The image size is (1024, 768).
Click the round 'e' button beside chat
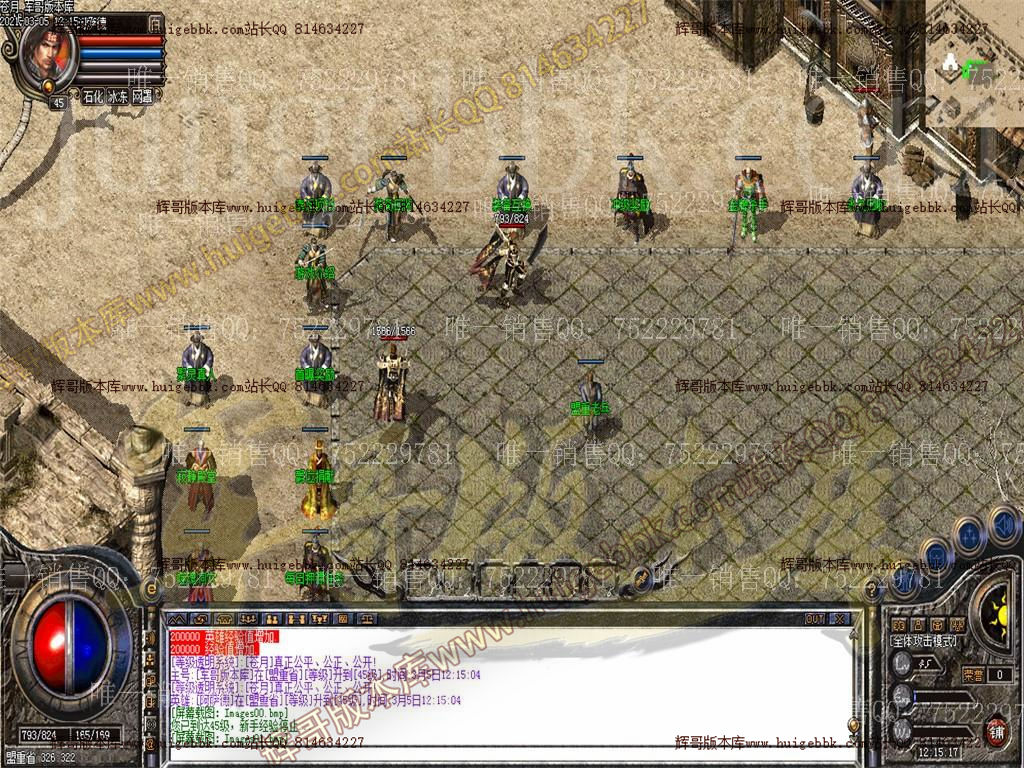152,590
